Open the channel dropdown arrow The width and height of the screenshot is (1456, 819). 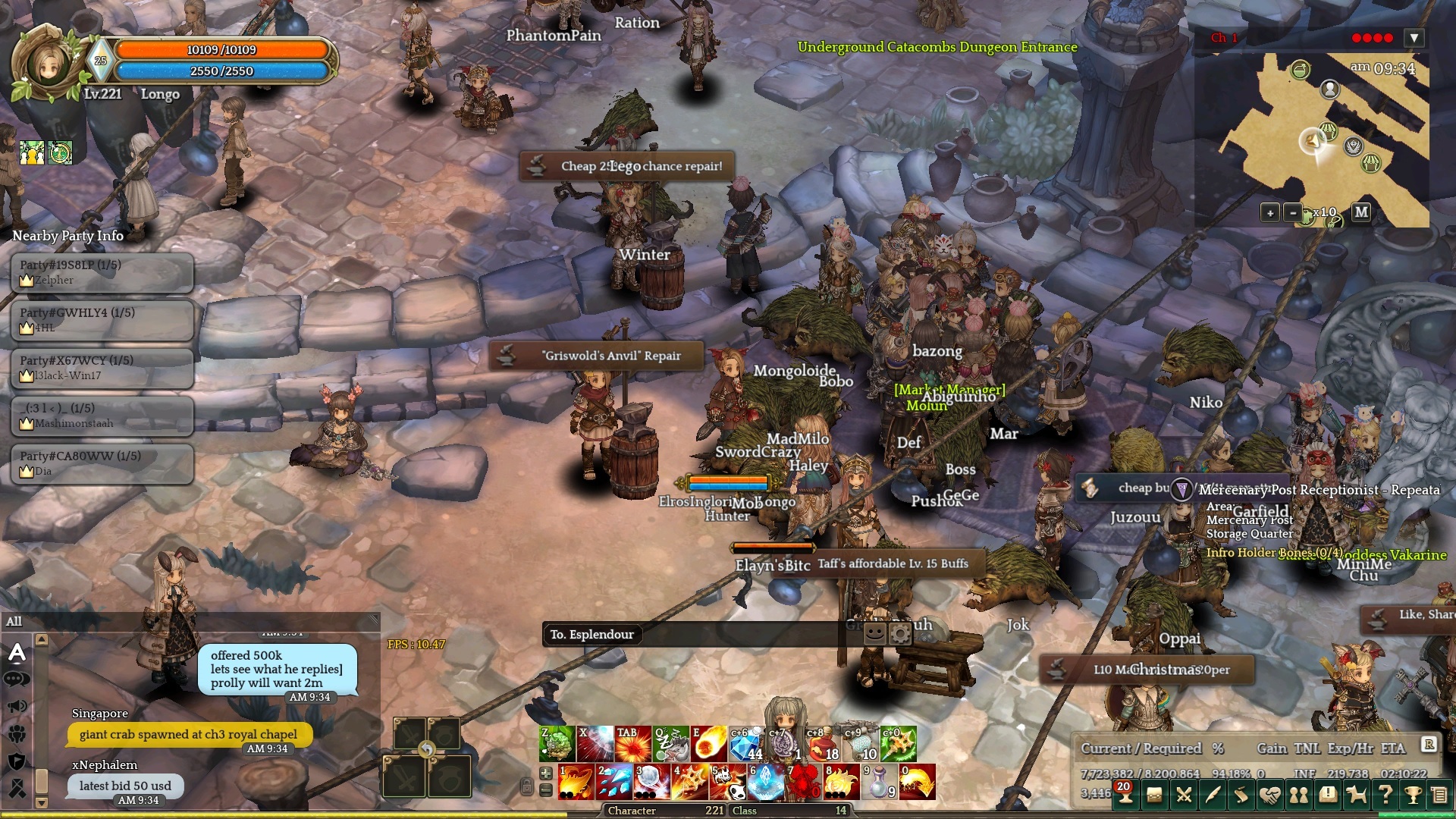click(x=1414, y=38)
